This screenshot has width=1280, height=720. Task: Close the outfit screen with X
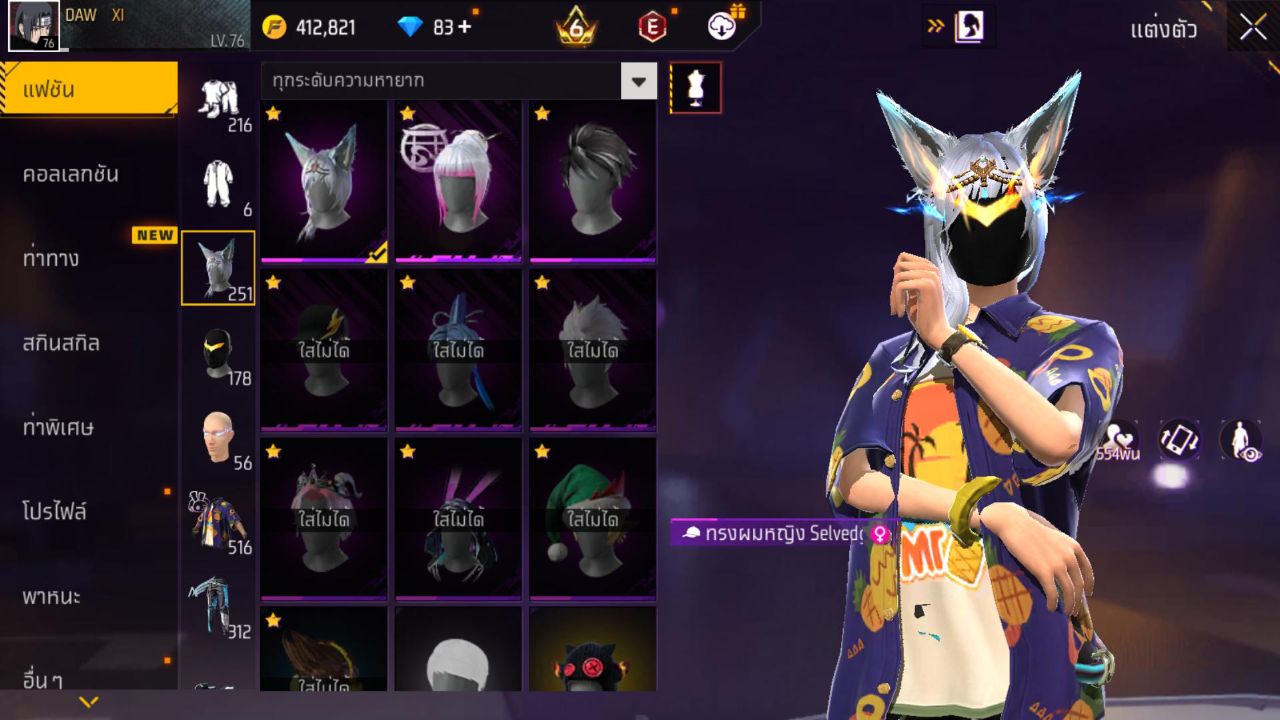pos(1253,28)
